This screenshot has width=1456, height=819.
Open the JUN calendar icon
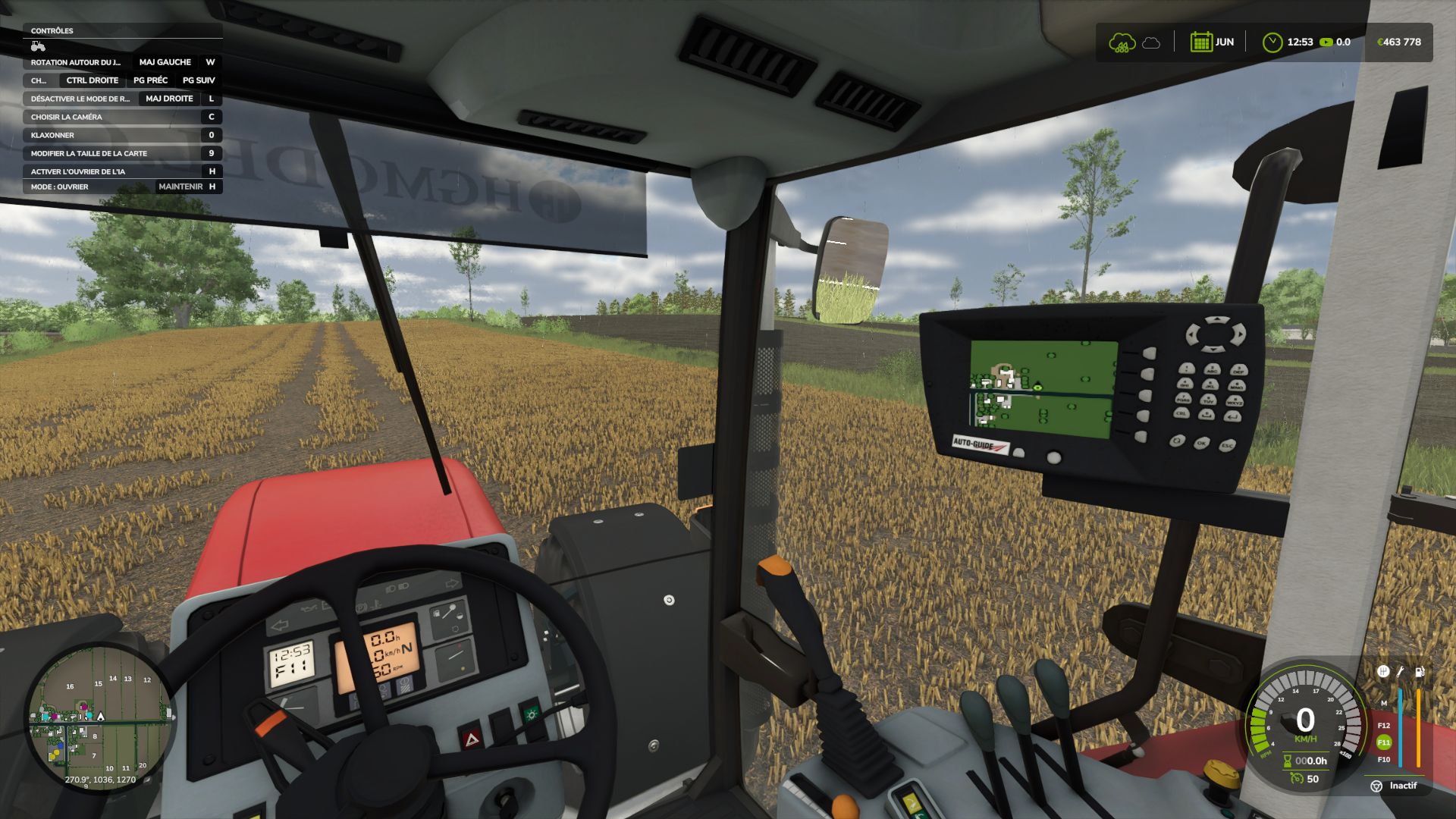click(1202, 42)
